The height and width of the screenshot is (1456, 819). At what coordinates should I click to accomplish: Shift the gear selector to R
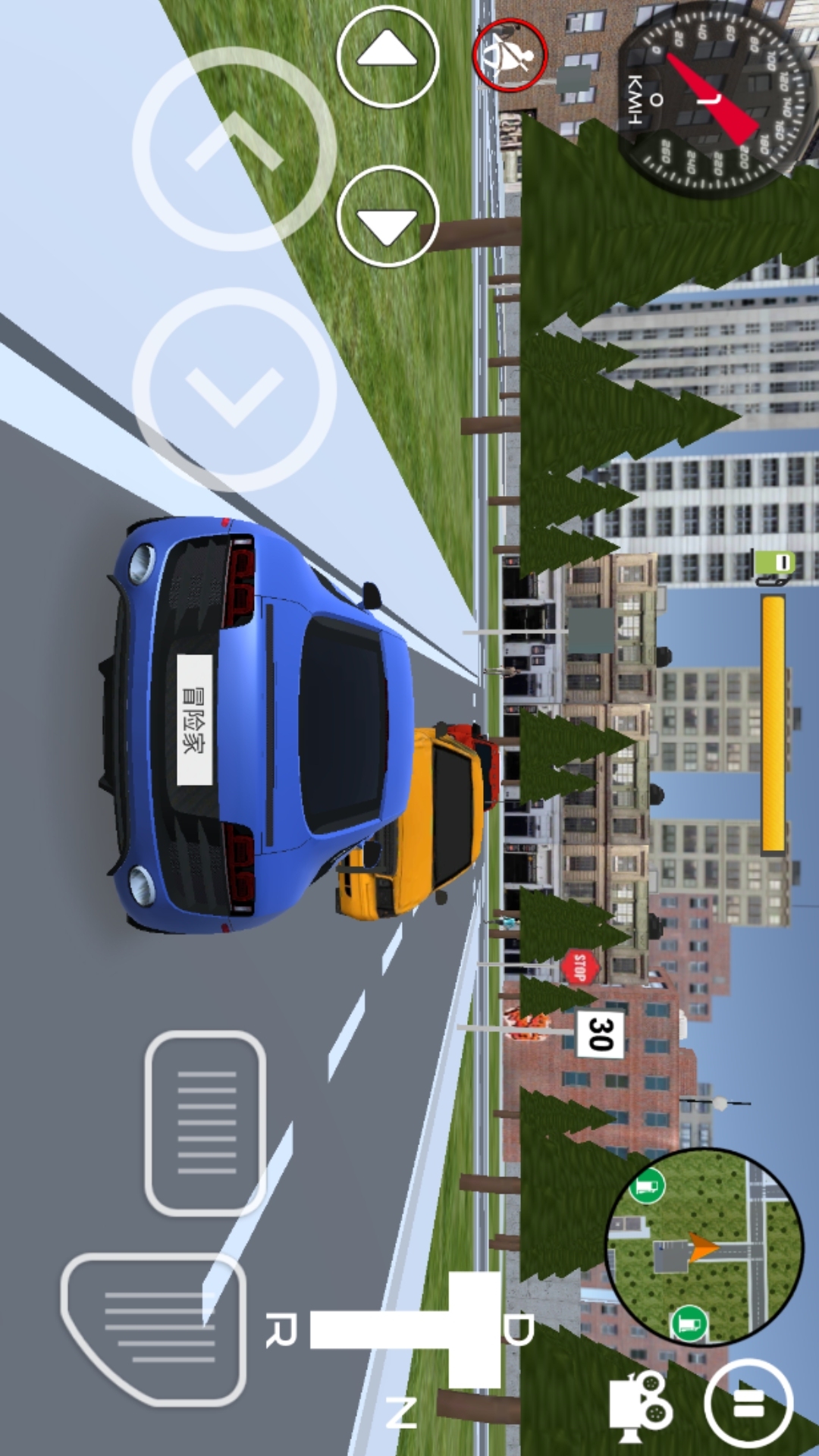[x=281, y=1331]
